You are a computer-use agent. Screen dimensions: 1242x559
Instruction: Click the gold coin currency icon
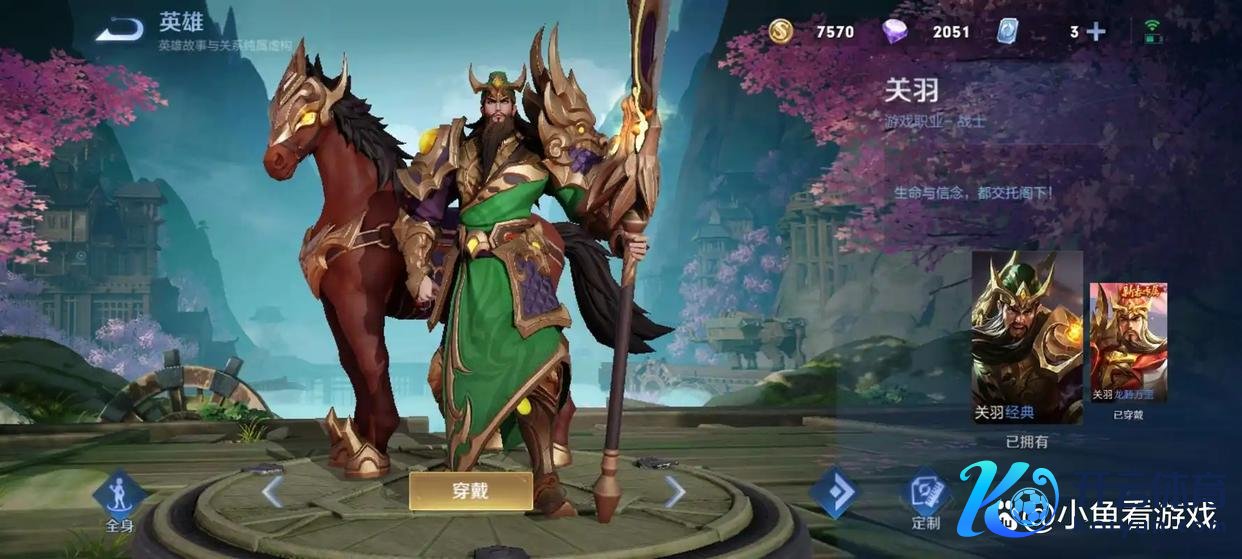[x=781, y=32]
